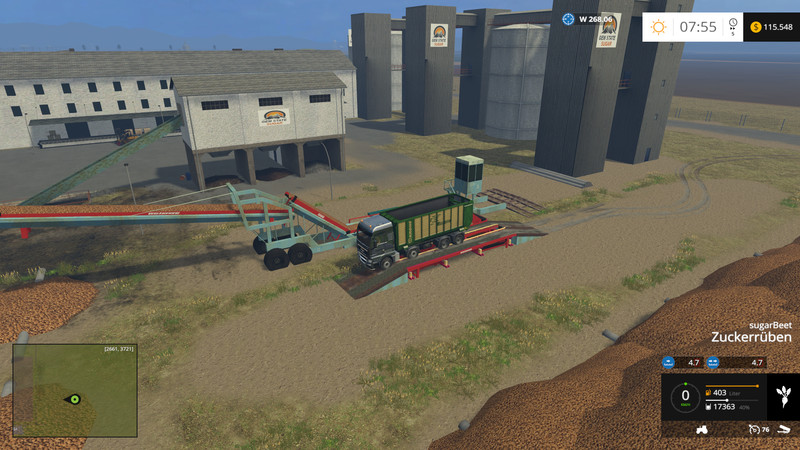
Task: Open the minimap in the corner
Action: [x=75, y=391]
